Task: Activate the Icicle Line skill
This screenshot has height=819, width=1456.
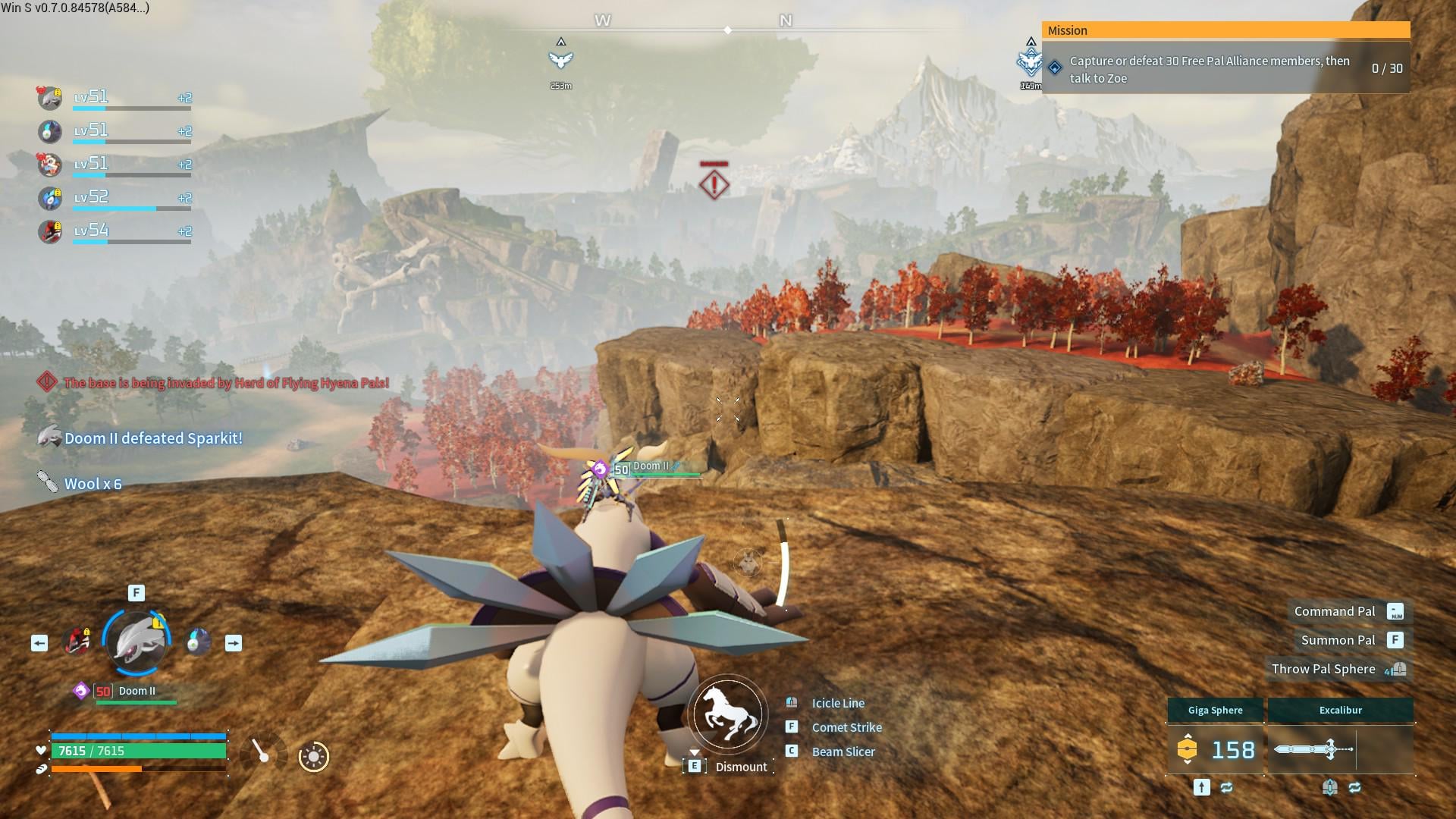Action: click(837, 704)
